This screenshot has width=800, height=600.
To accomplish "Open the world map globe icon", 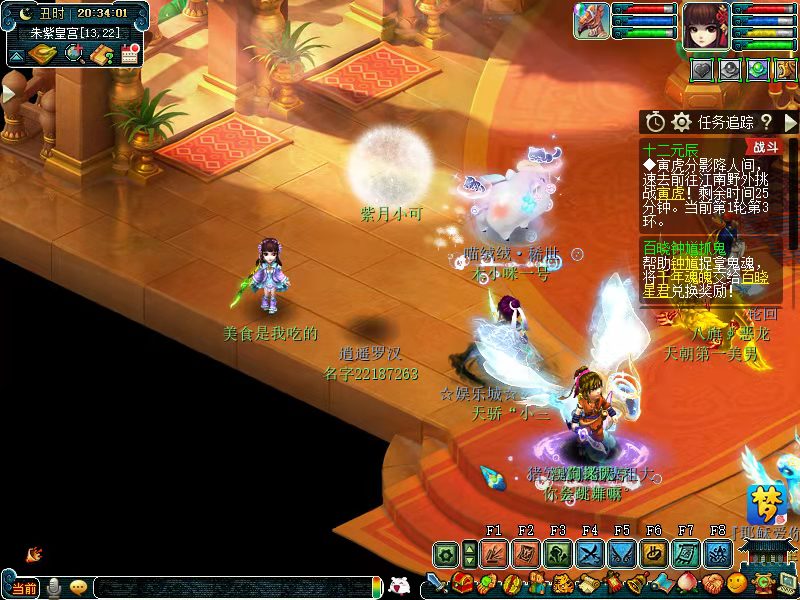I will point(74,54).
